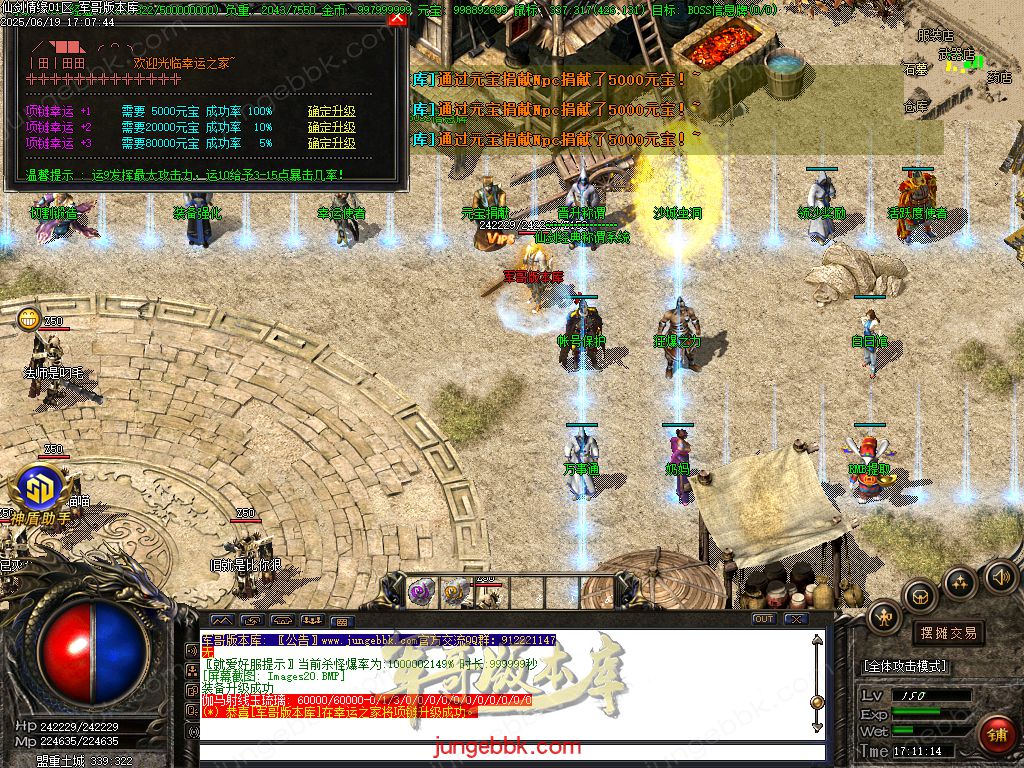Click the OUT button above the chat

tap(764, 619)
